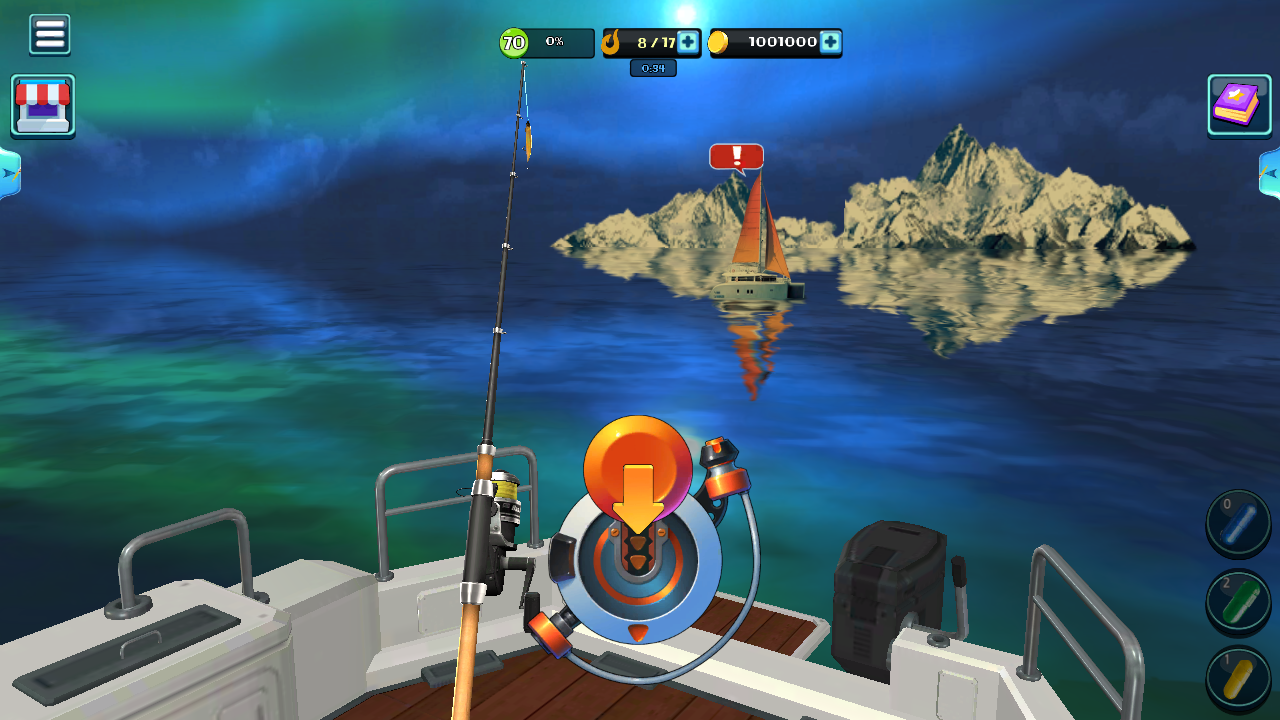This screenshot has width=1280, height=720.
Task: Click the exclamation bubble above the sailboat
Action: click(736, 157)
